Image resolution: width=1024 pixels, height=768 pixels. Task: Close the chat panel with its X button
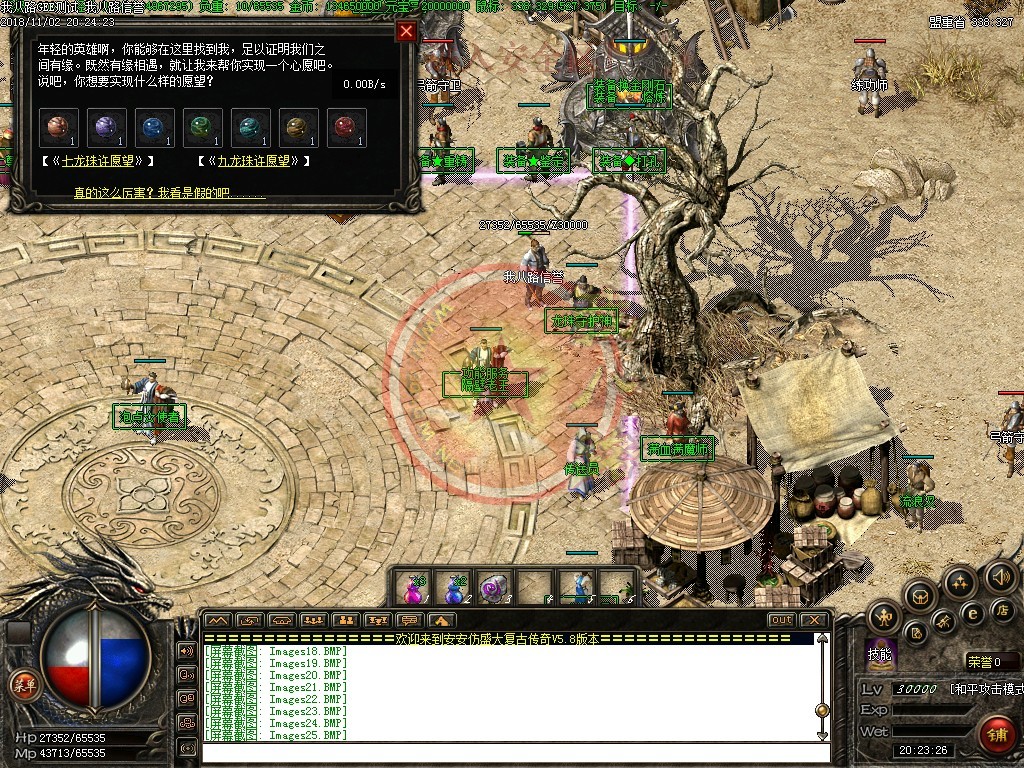click(x=813, y=620)
